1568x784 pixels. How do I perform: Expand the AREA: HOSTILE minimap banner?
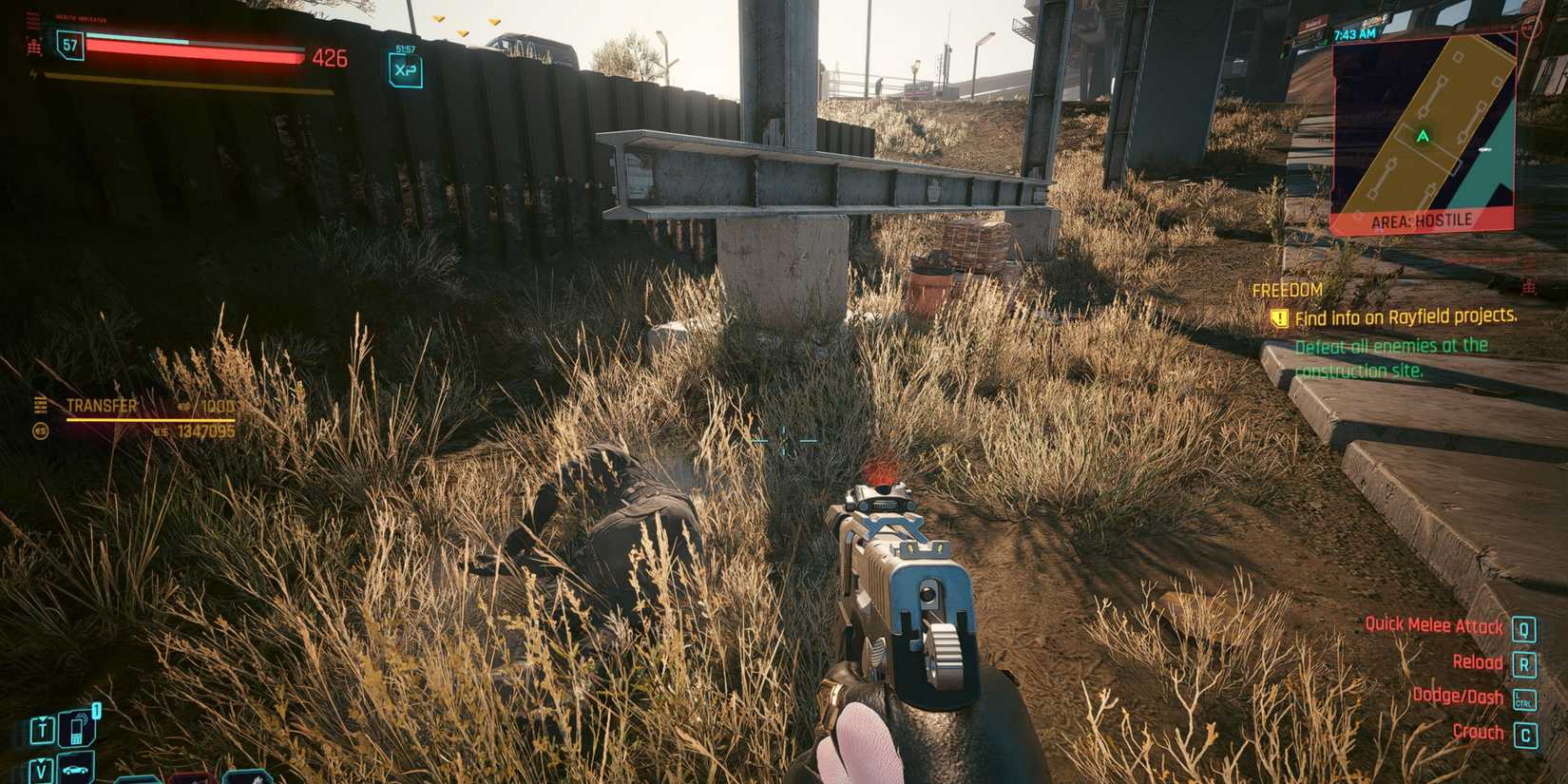(1422, 219)
